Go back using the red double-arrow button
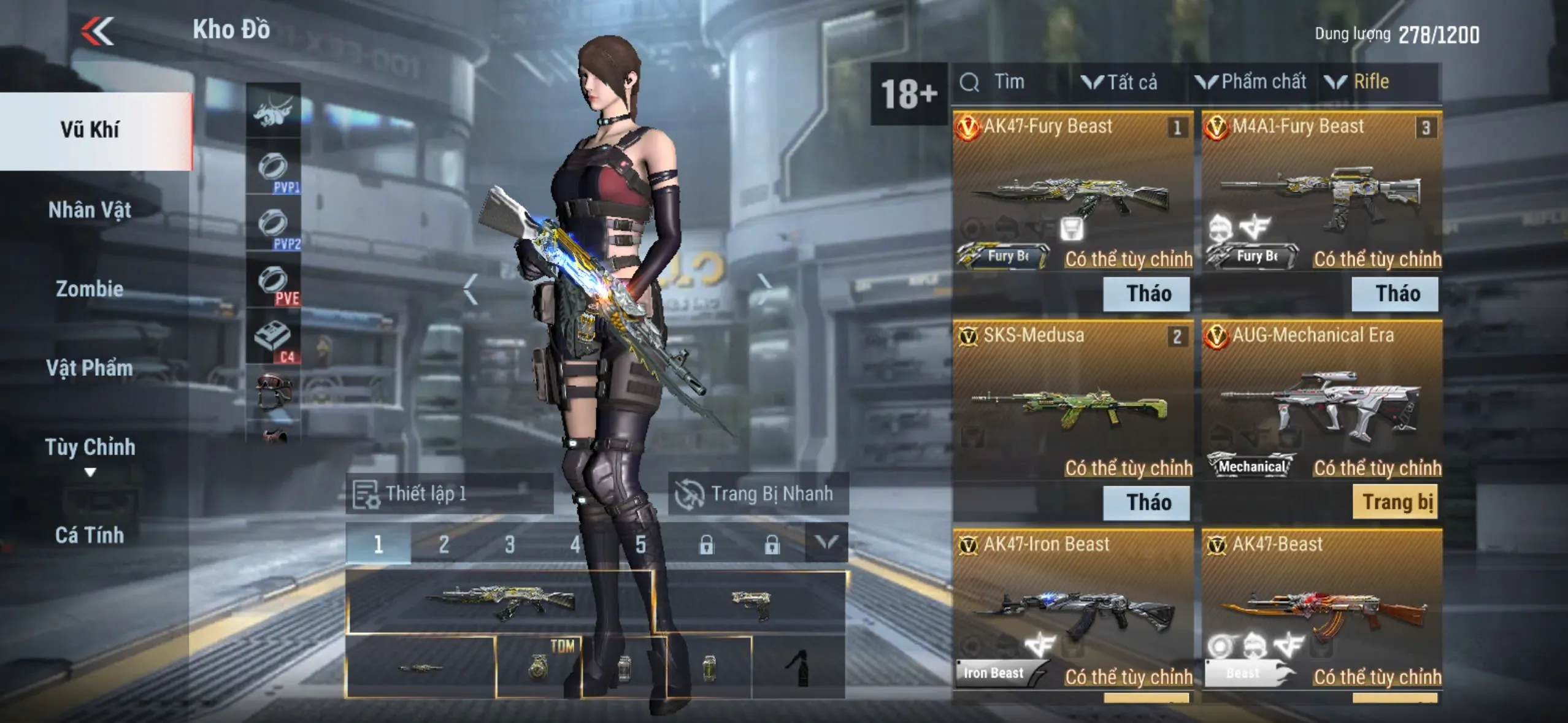1568x723 pixels. (98, 31)
